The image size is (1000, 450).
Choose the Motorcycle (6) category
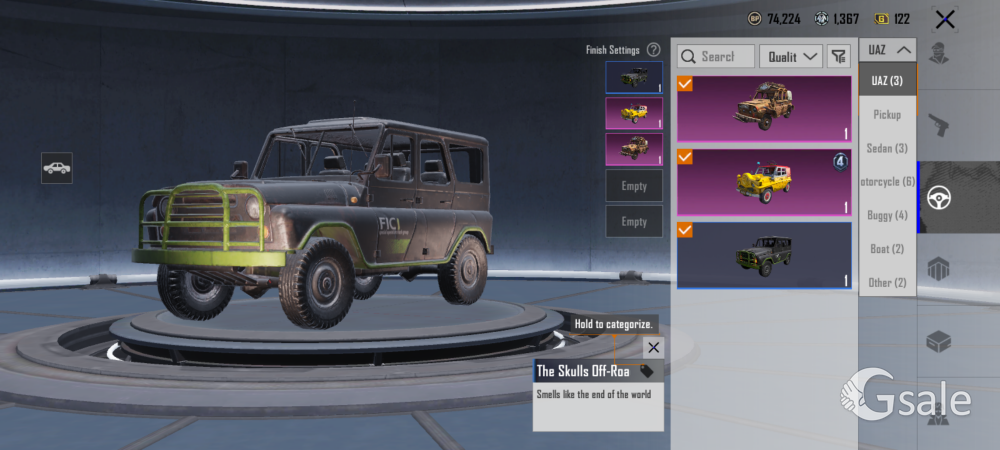[x=887, y=181]
